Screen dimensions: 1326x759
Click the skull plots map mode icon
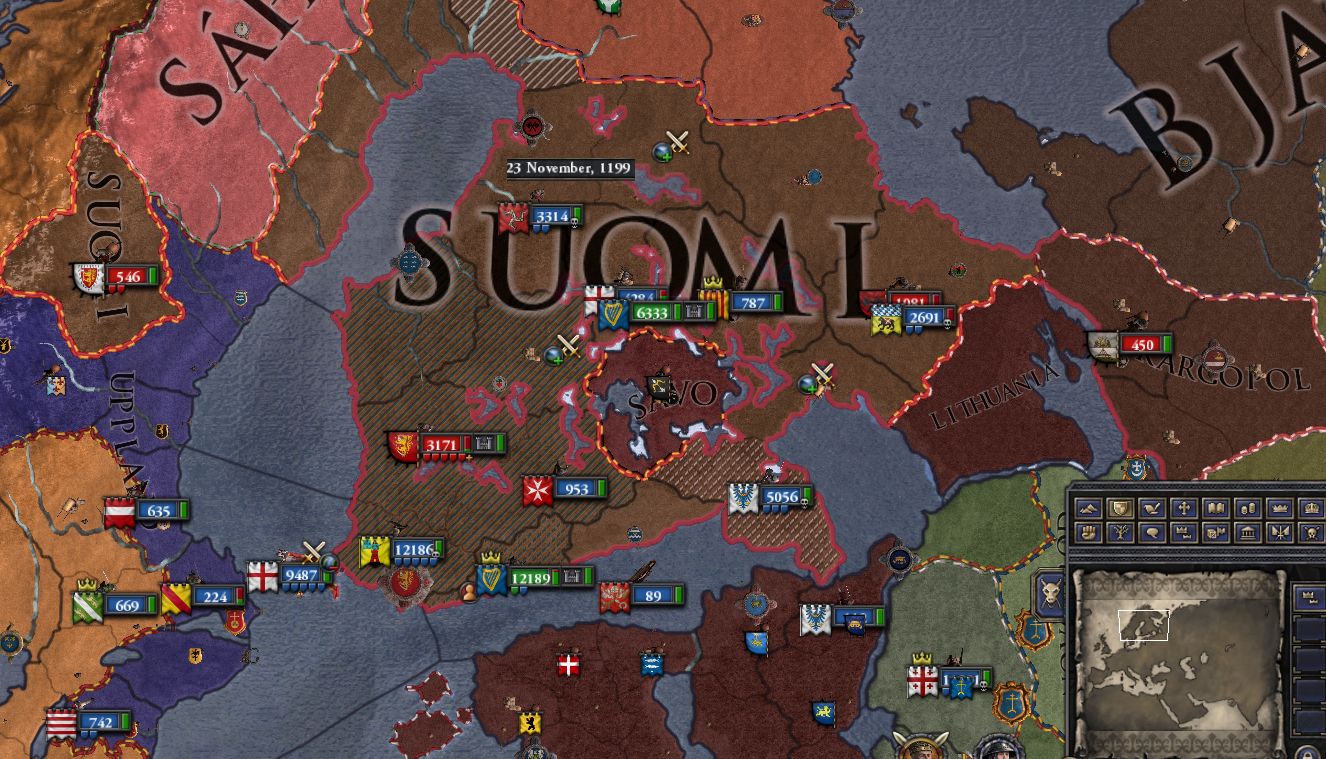coord(1313,533)
